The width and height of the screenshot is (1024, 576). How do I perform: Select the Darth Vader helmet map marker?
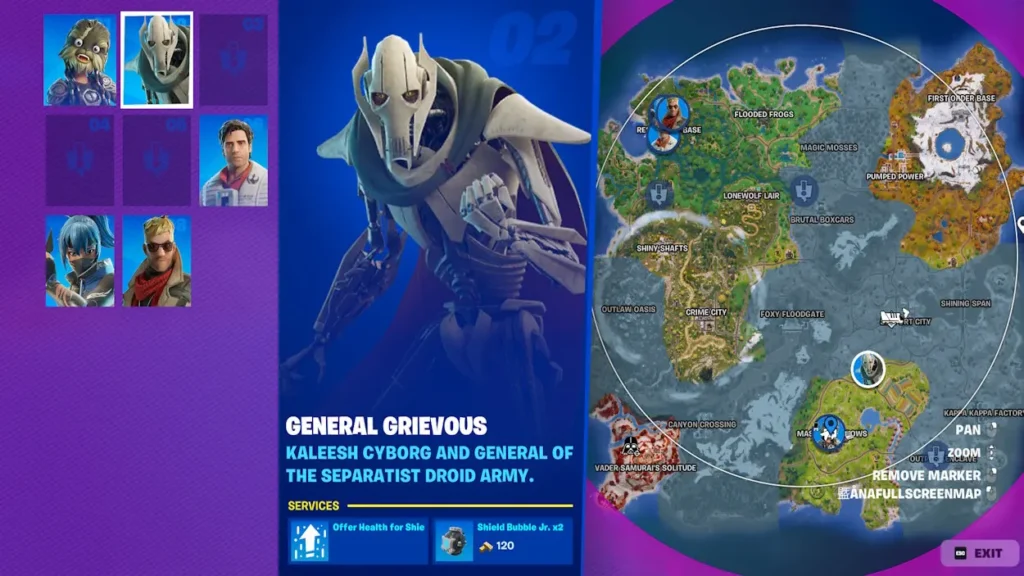631,444
